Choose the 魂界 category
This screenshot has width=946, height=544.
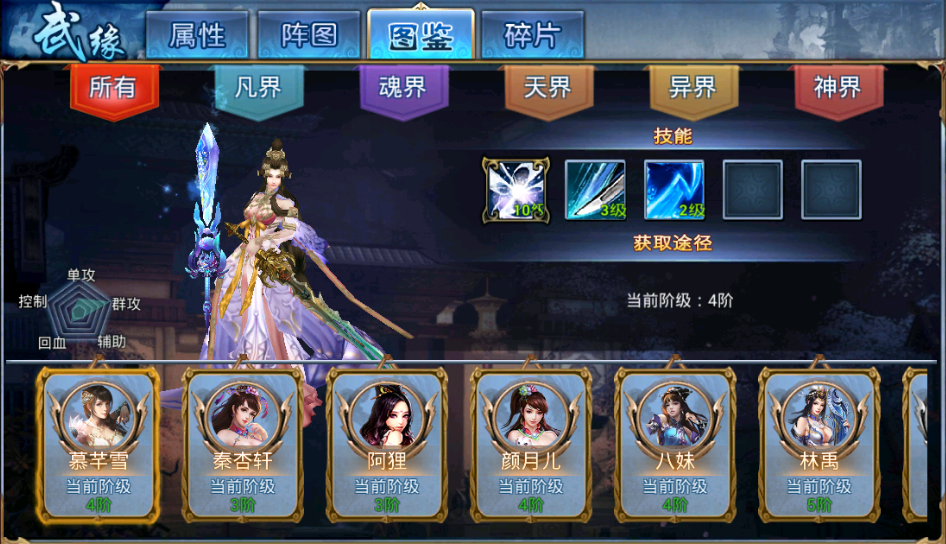coord(403,88)
